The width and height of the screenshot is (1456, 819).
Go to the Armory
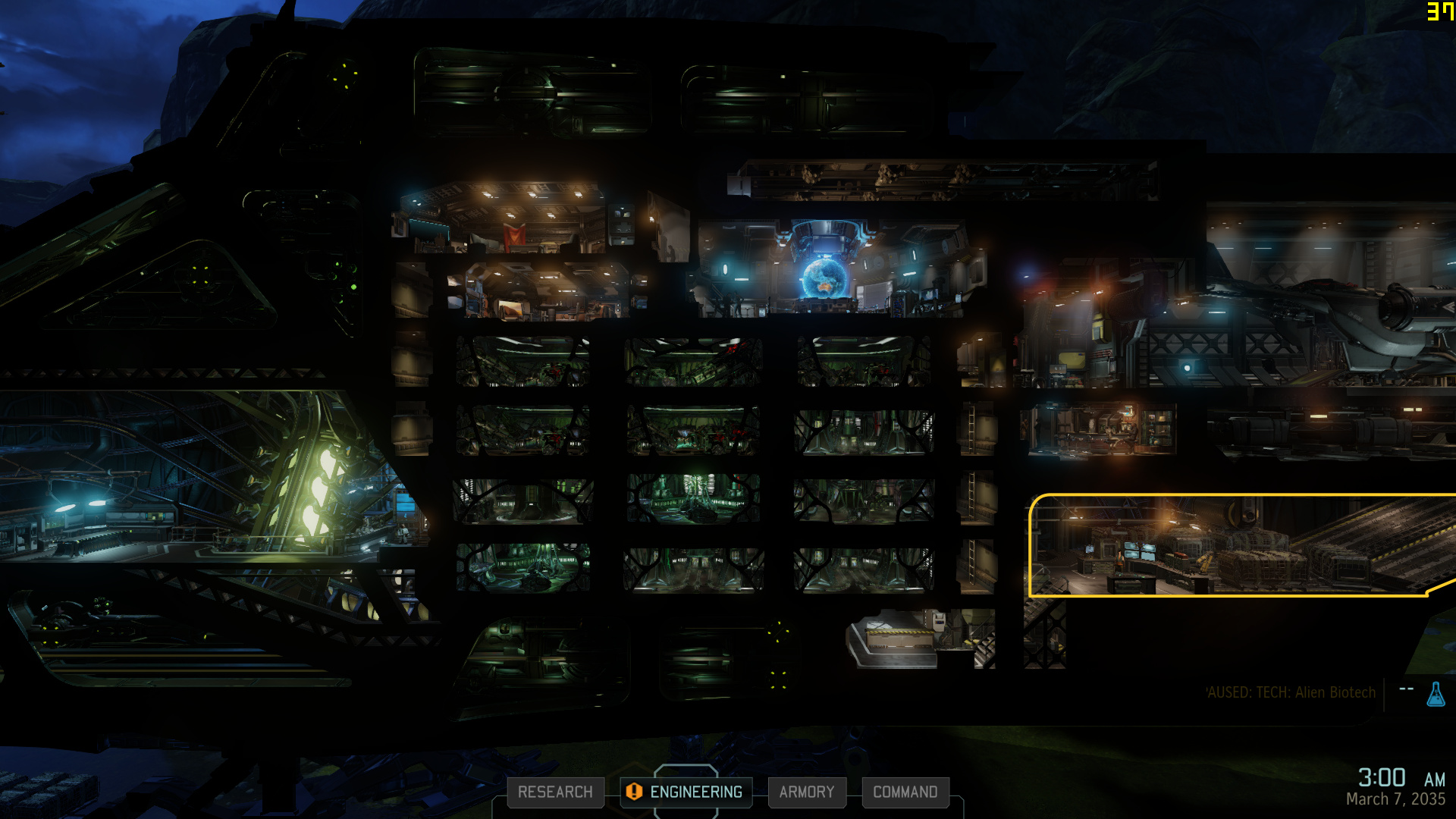[x=806, y=792]
